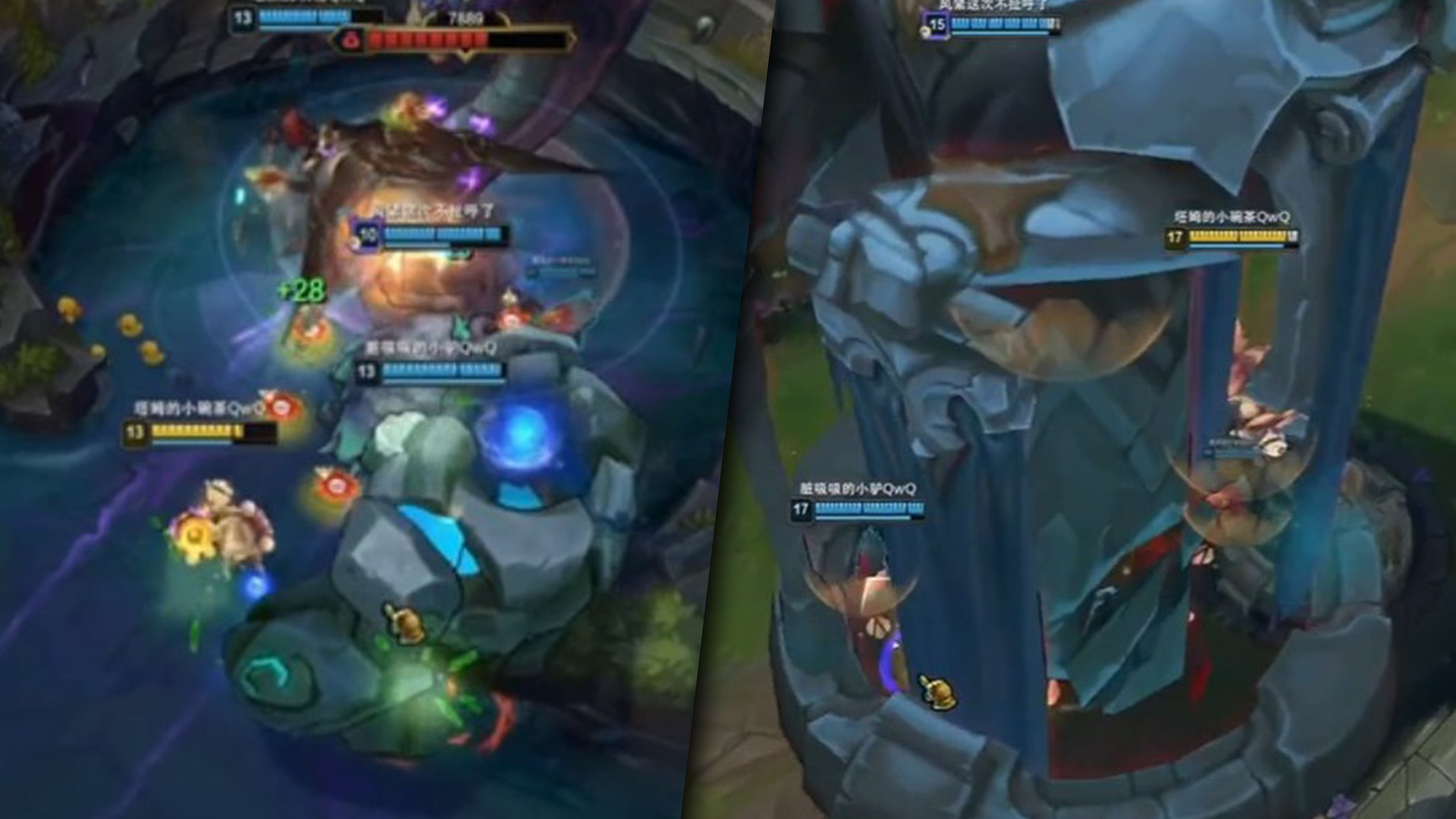Click the +28 gold gain text

click(x=301, y=293)
